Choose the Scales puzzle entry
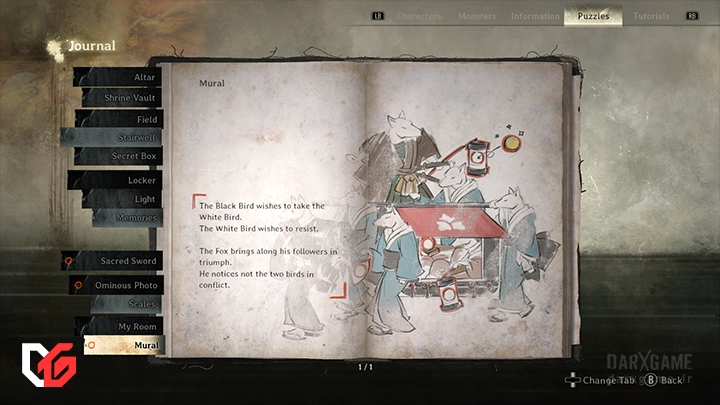Viewport: 720px width, 405px height. pyautogui.click(x=125, y=303)
